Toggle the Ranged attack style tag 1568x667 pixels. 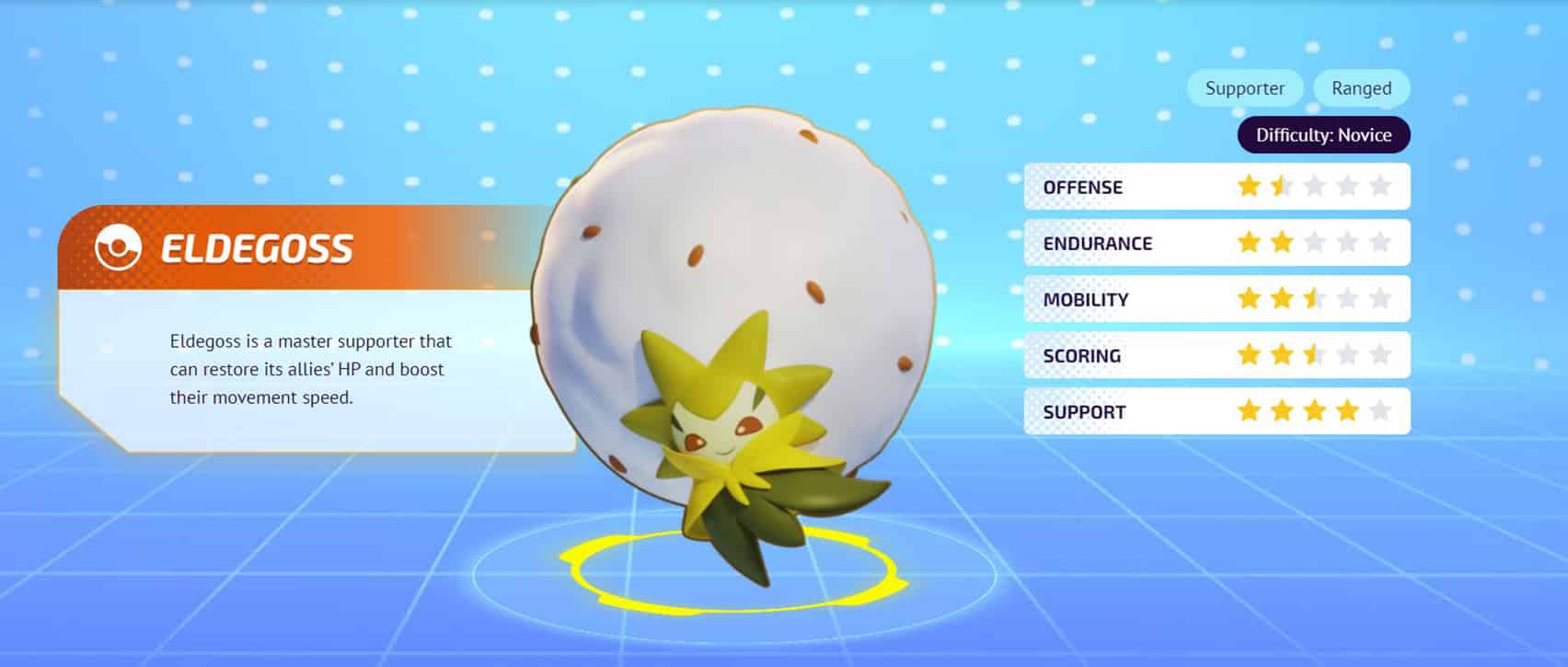point(1361,88)
